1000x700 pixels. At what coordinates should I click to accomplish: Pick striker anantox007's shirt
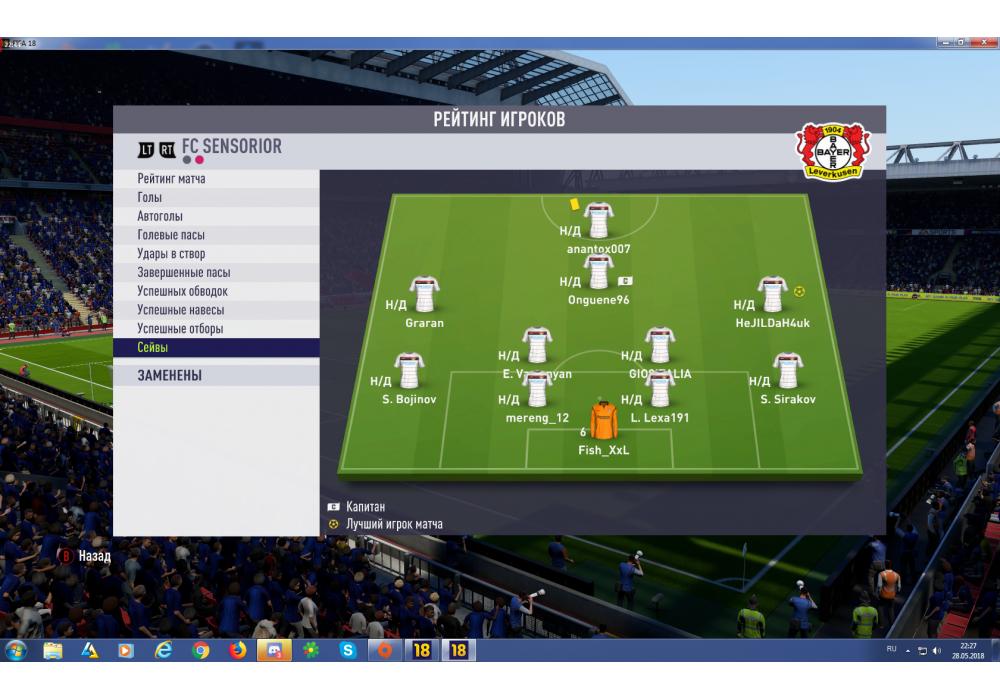click(x=598, y=219)
